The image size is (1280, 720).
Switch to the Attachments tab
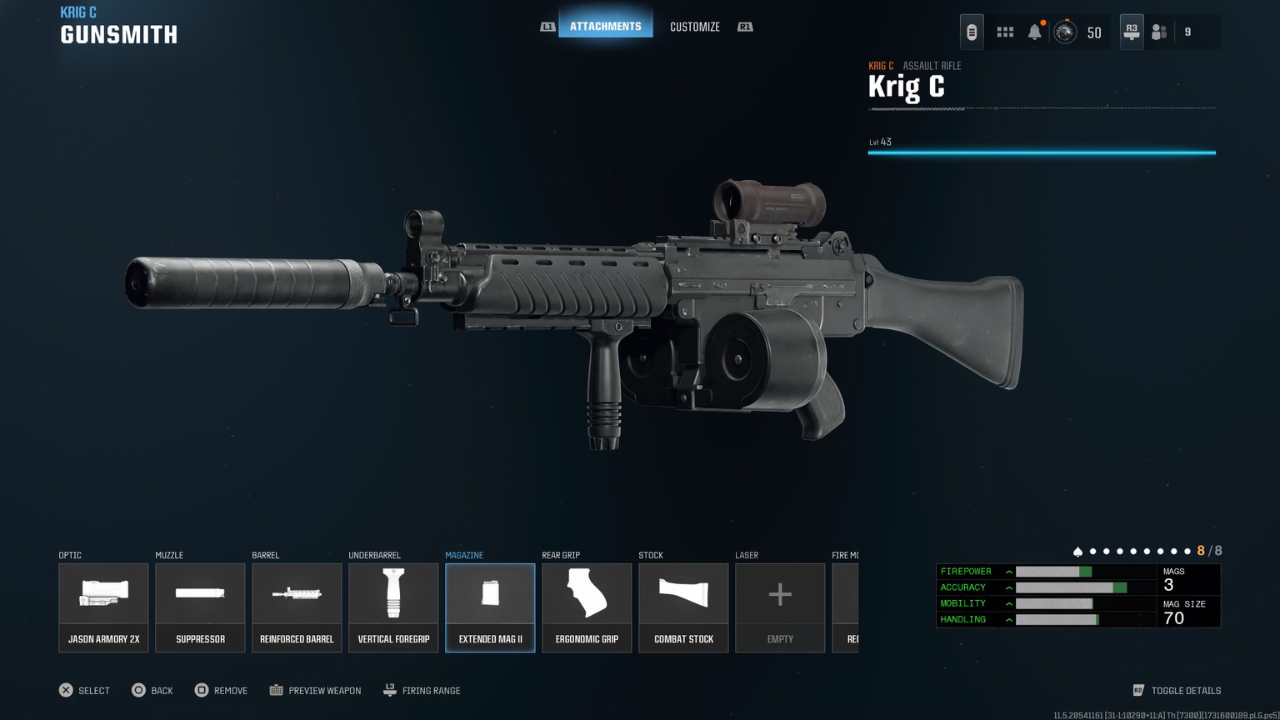[605, 26]
